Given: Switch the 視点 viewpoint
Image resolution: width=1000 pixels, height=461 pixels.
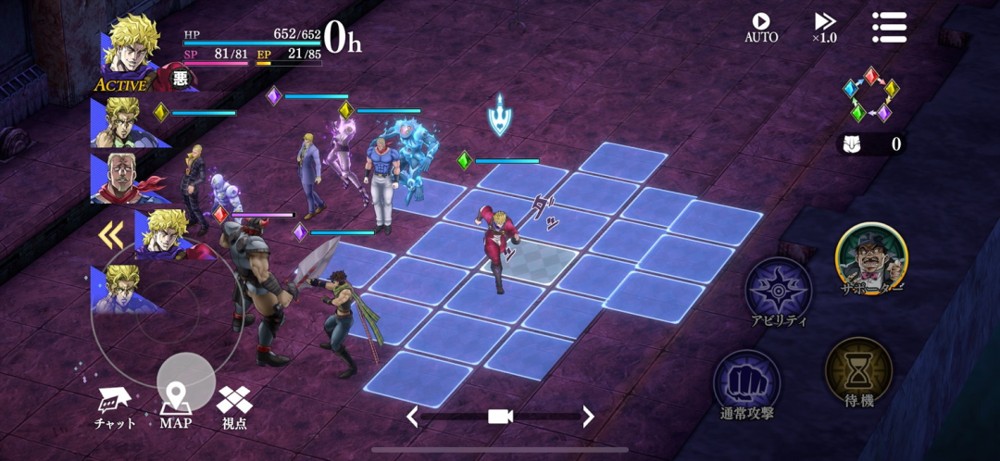Looking at the screenshot, I should 234,406.
